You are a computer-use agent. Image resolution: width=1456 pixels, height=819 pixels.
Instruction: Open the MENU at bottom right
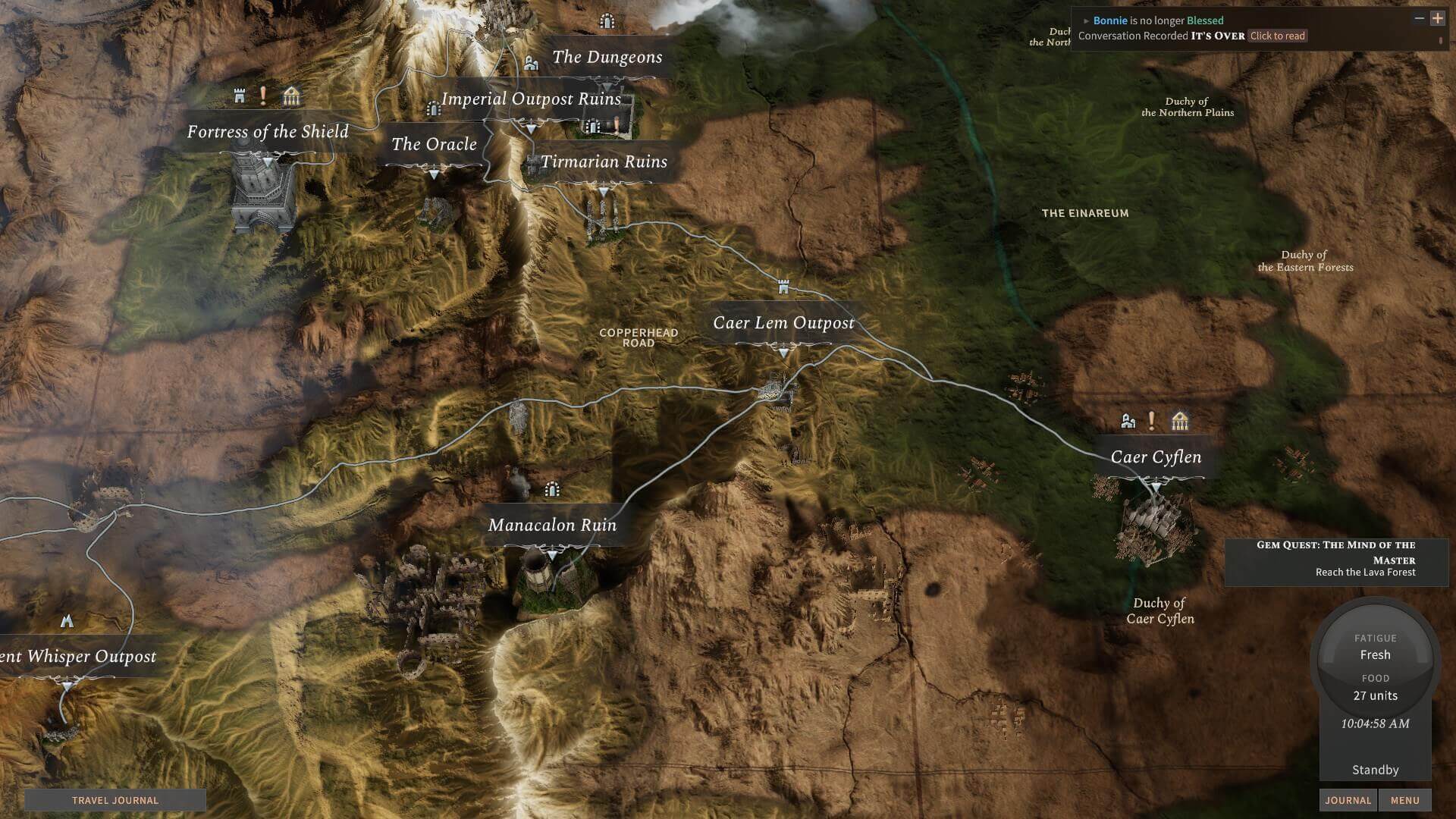click(1405, 800)
